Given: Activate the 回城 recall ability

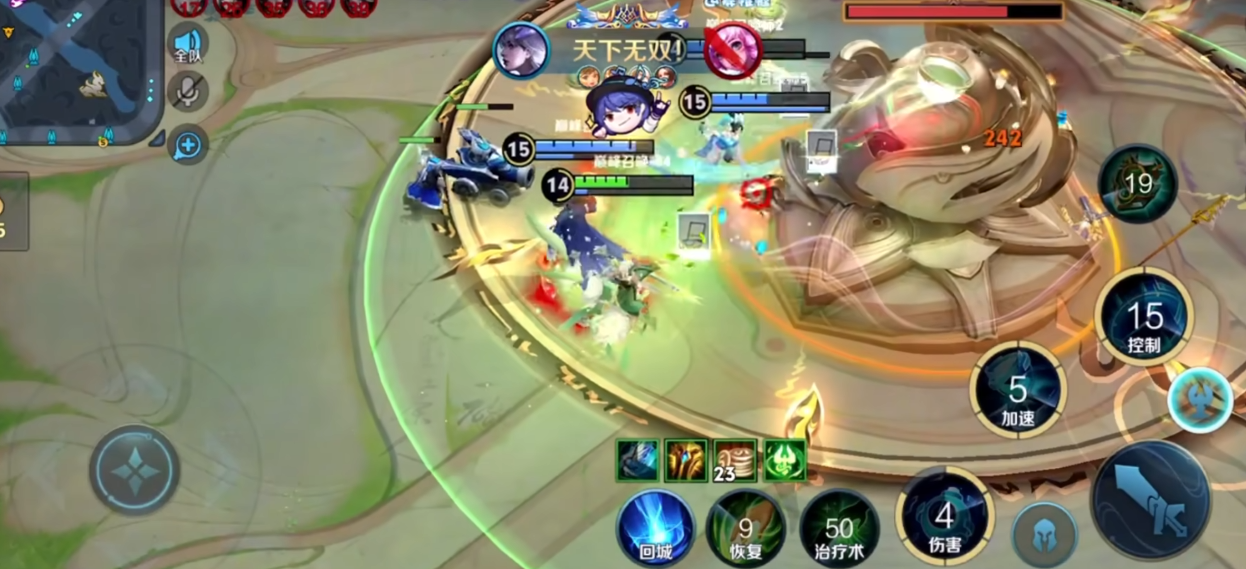Looking at the screenshot, I should pos(655,526).
